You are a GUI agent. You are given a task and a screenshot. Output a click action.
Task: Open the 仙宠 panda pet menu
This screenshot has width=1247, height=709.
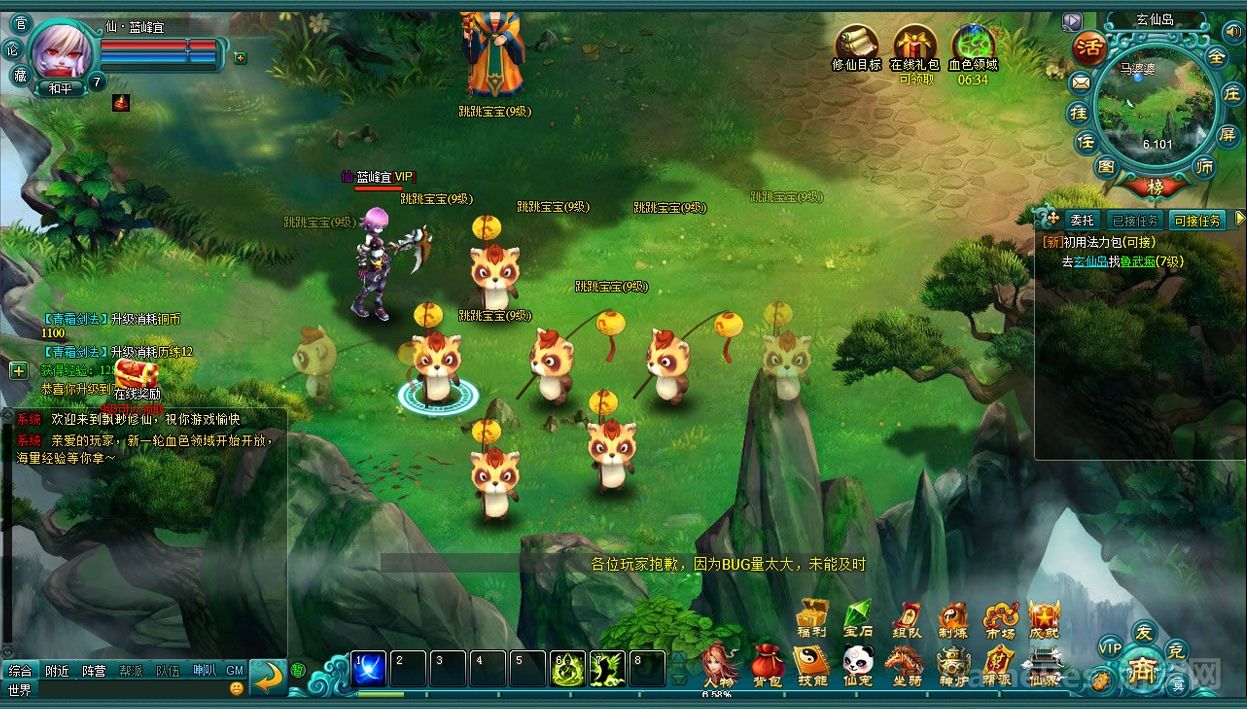(858, 663)
